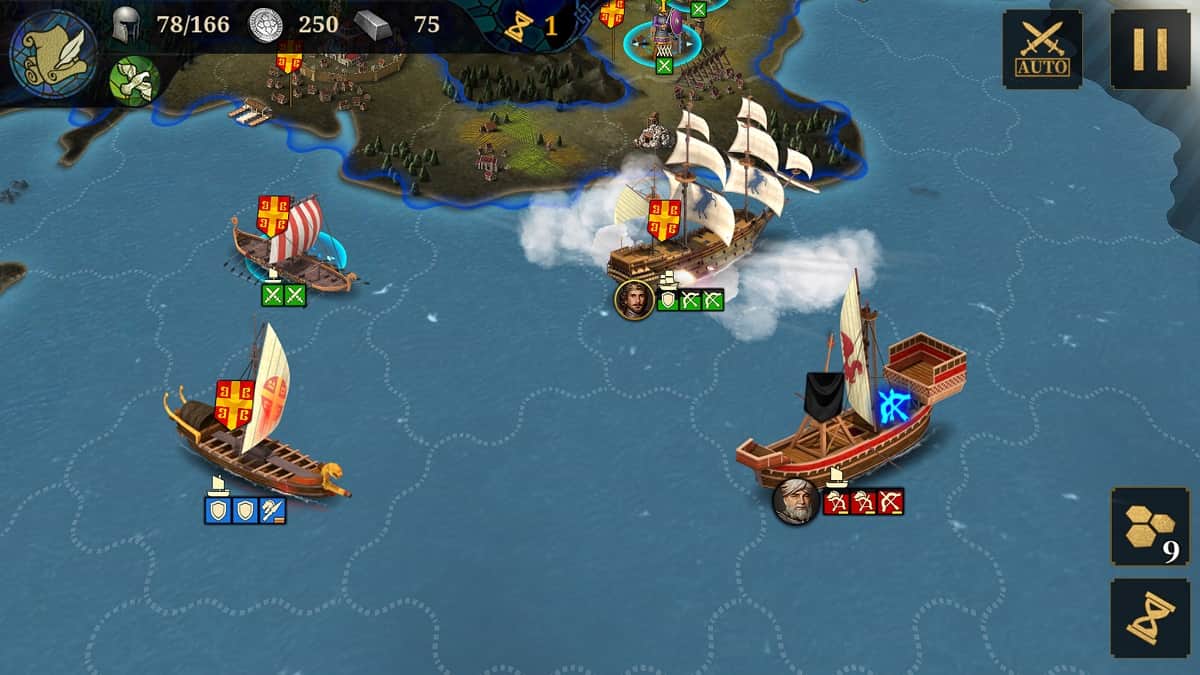Open the scroll and quill objectives icon
The height and width of the screenshot is (675, 1200).
pos(53,49)
